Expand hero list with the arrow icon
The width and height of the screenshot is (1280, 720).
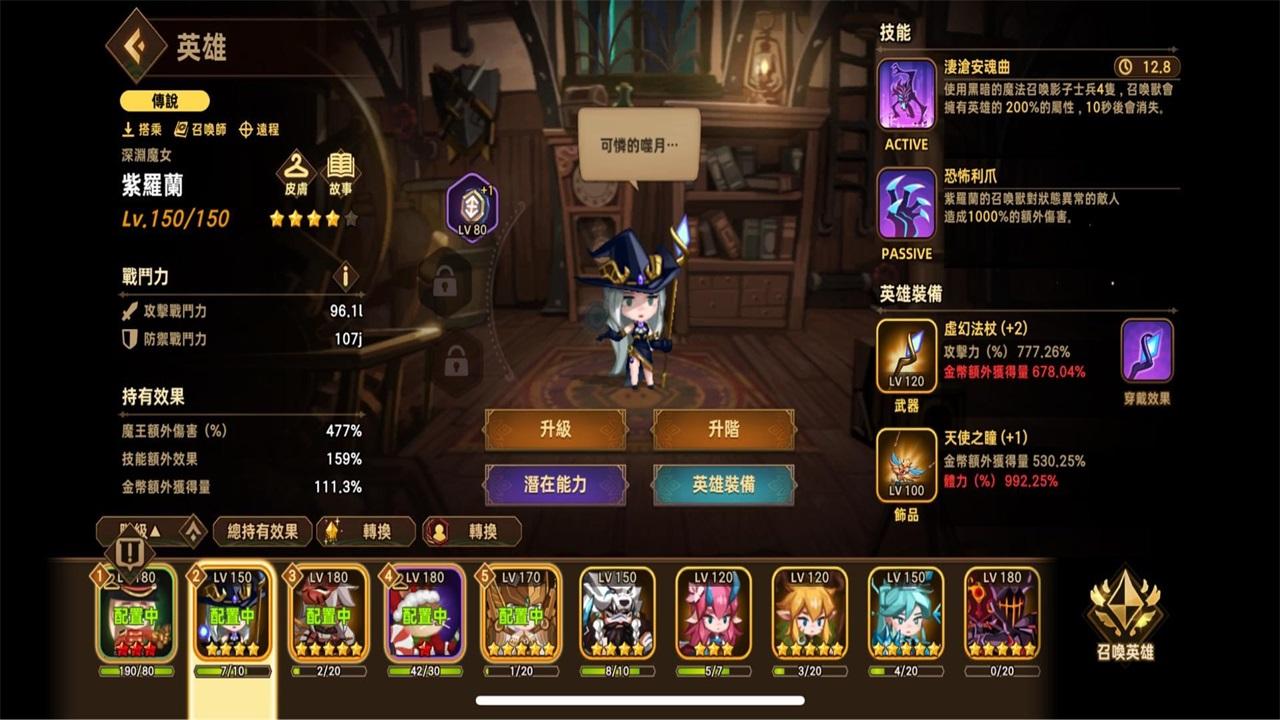(193, 531)
